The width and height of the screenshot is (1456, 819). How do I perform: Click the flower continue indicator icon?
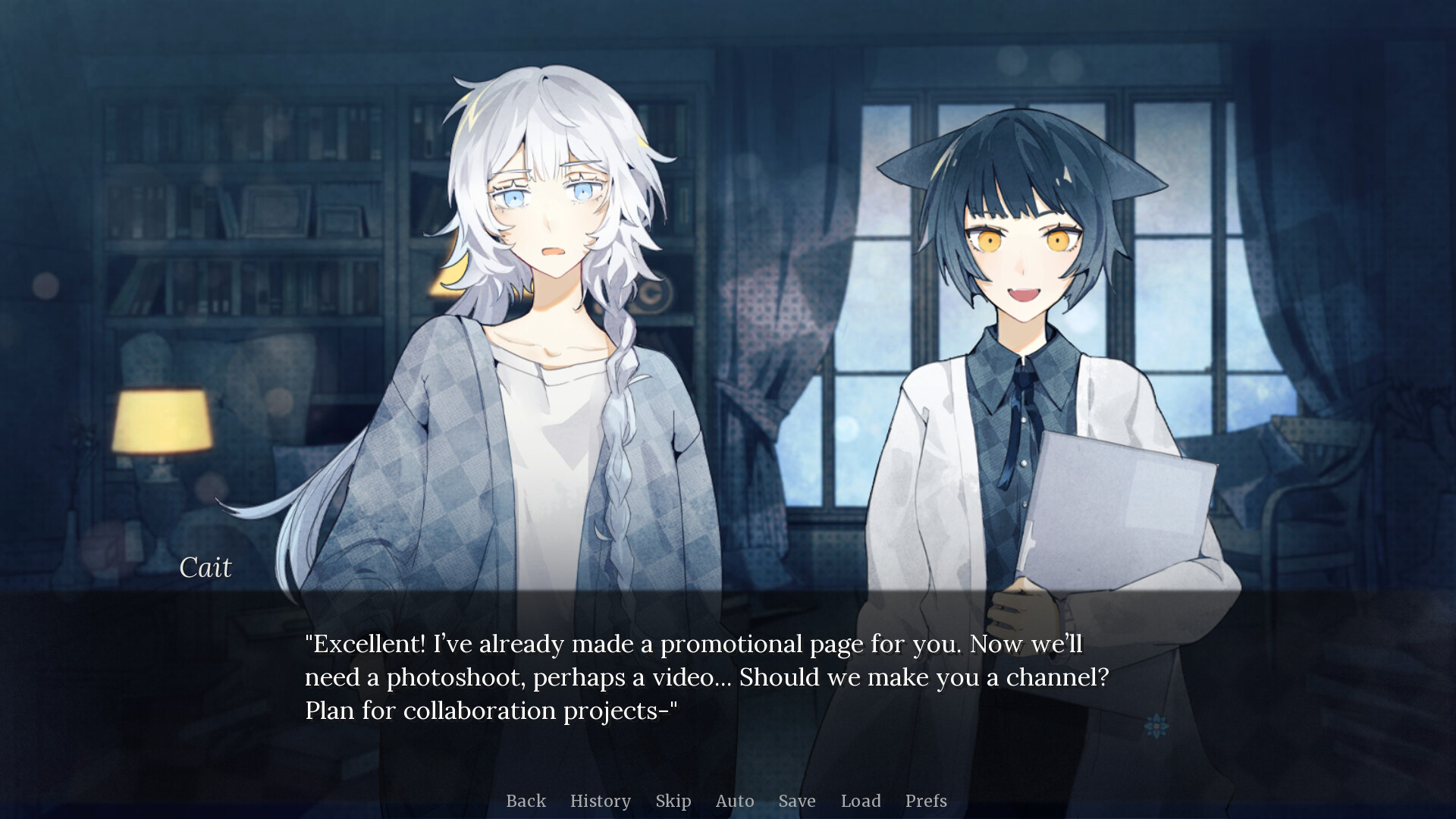tap(1156, 726)
